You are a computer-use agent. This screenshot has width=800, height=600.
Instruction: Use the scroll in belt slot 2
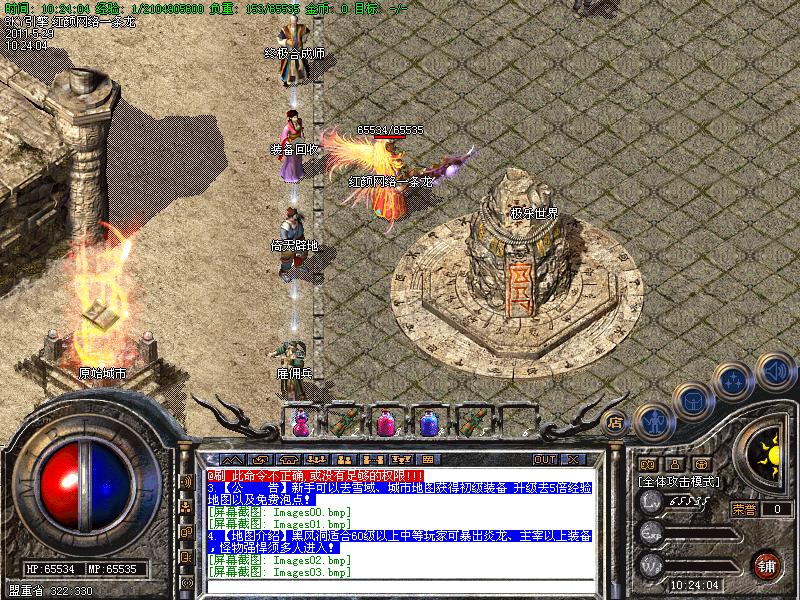coord(342,423)
